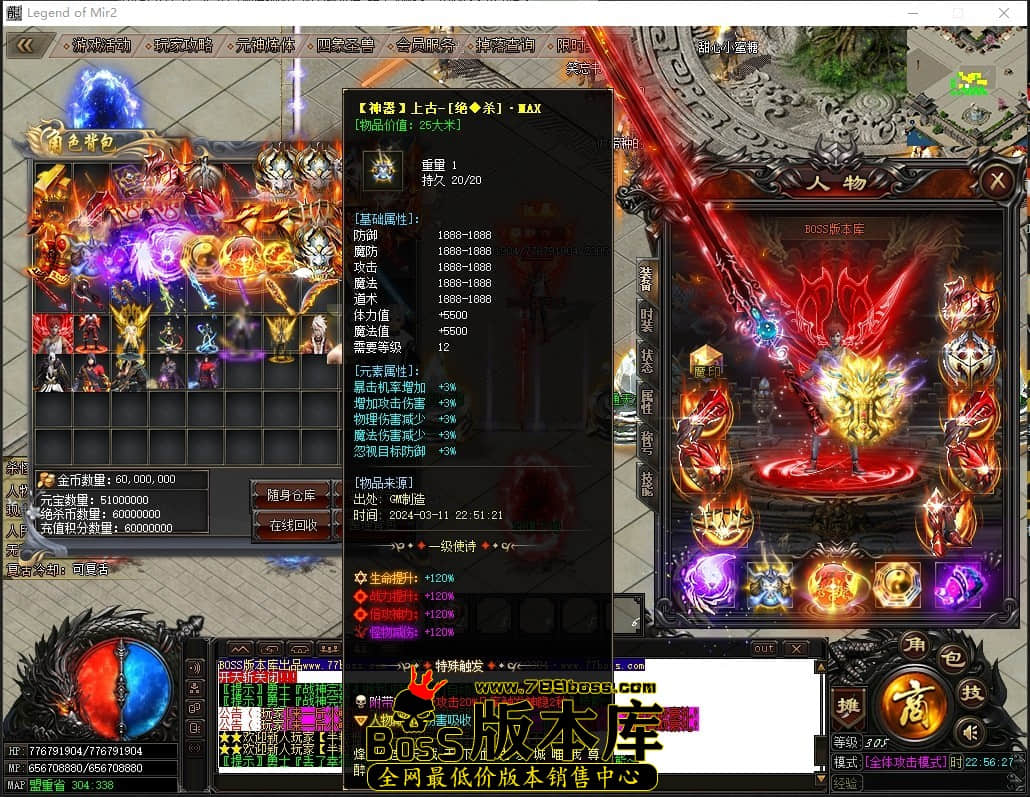This screenshot has height=797, width=1030.
Task: Open the 玩家攻略 guide menu
Action: [184, 45]
